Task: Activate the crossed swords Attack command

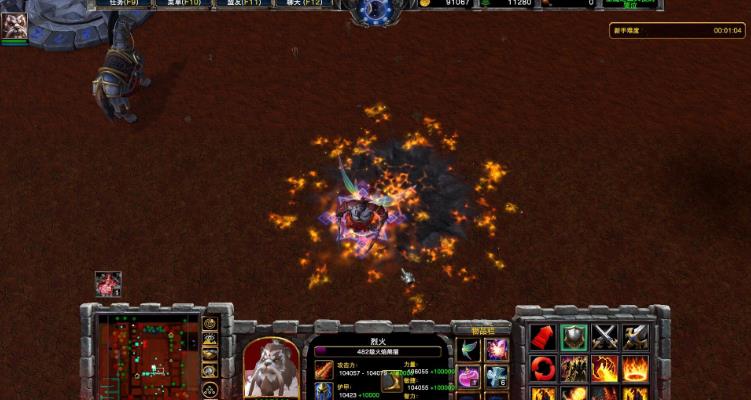Action: (x=604, y=337)
